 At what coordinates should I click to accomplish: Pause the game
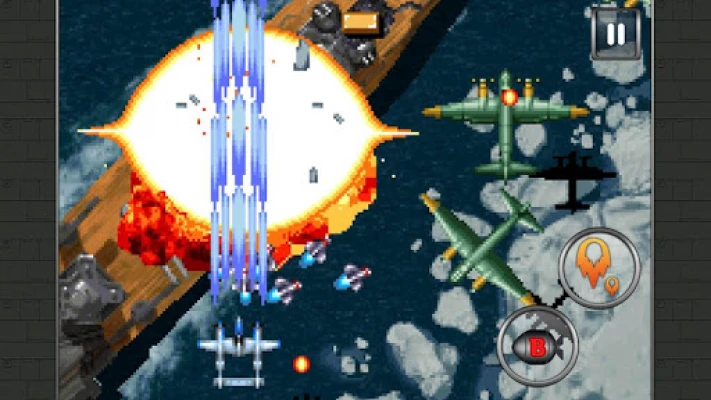tap(616, 34)
